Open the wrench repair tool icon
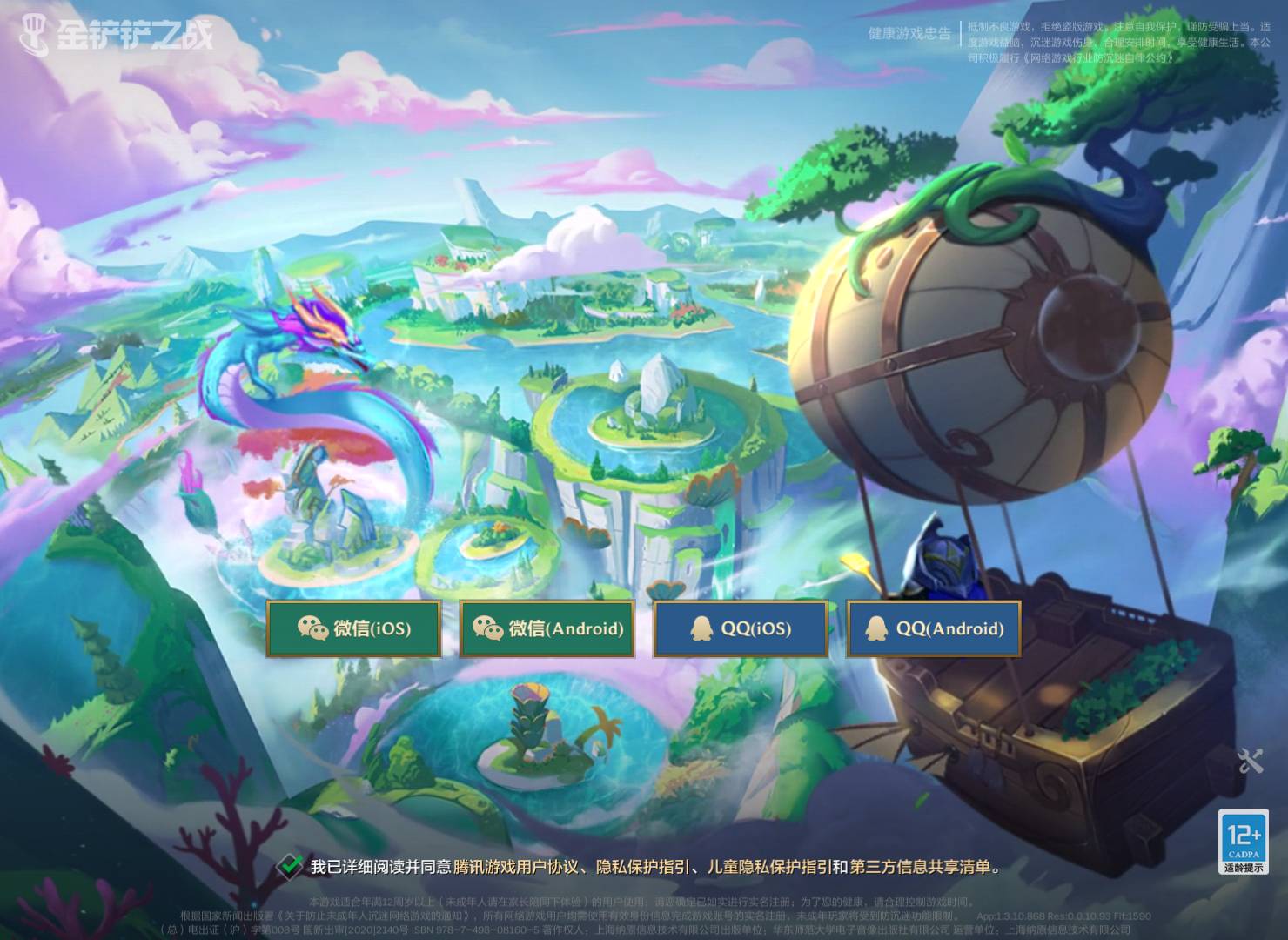 tap(1250, 762)
